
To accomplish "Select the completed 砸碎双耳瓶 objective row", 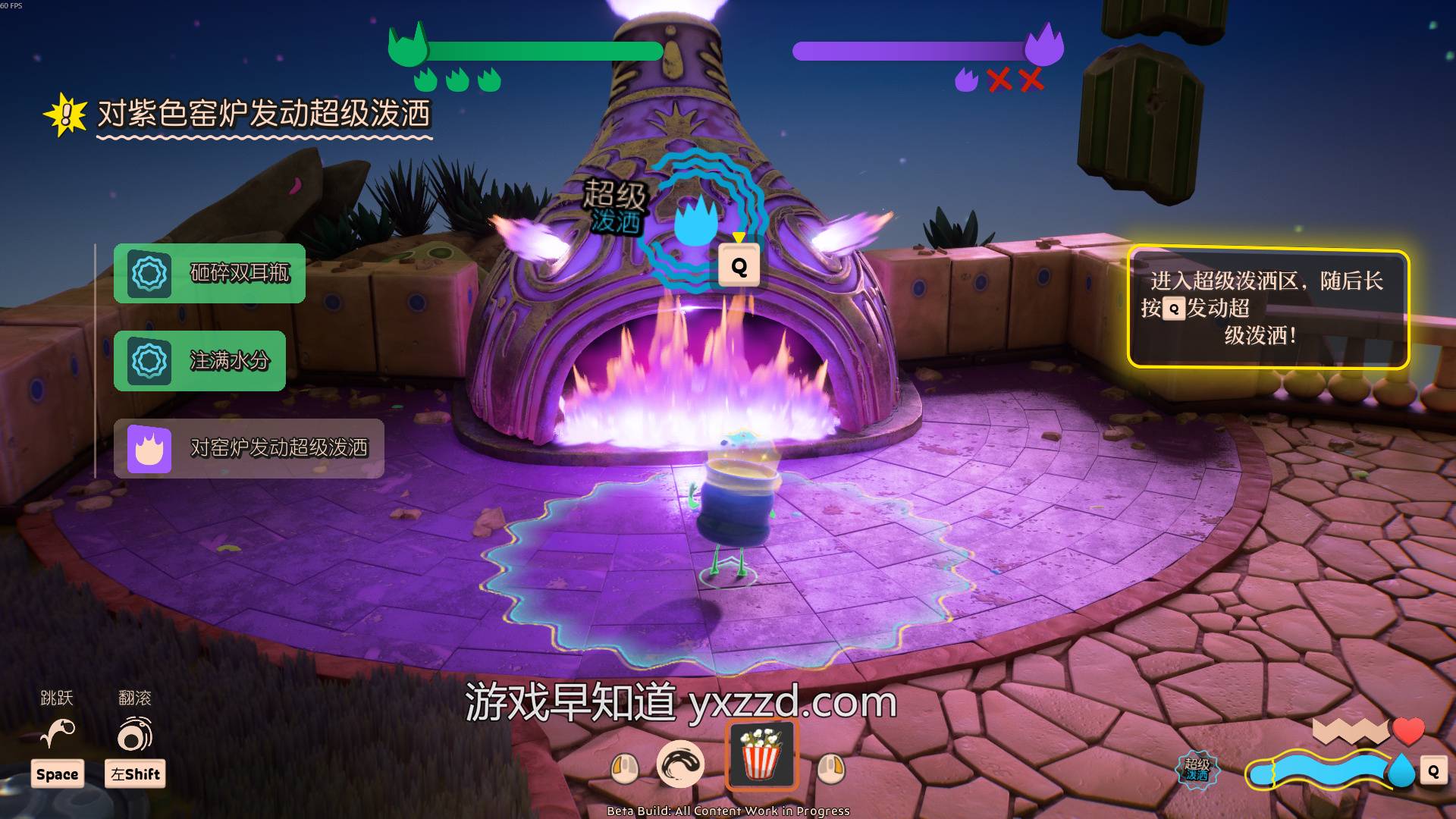I will click(209, 273).
